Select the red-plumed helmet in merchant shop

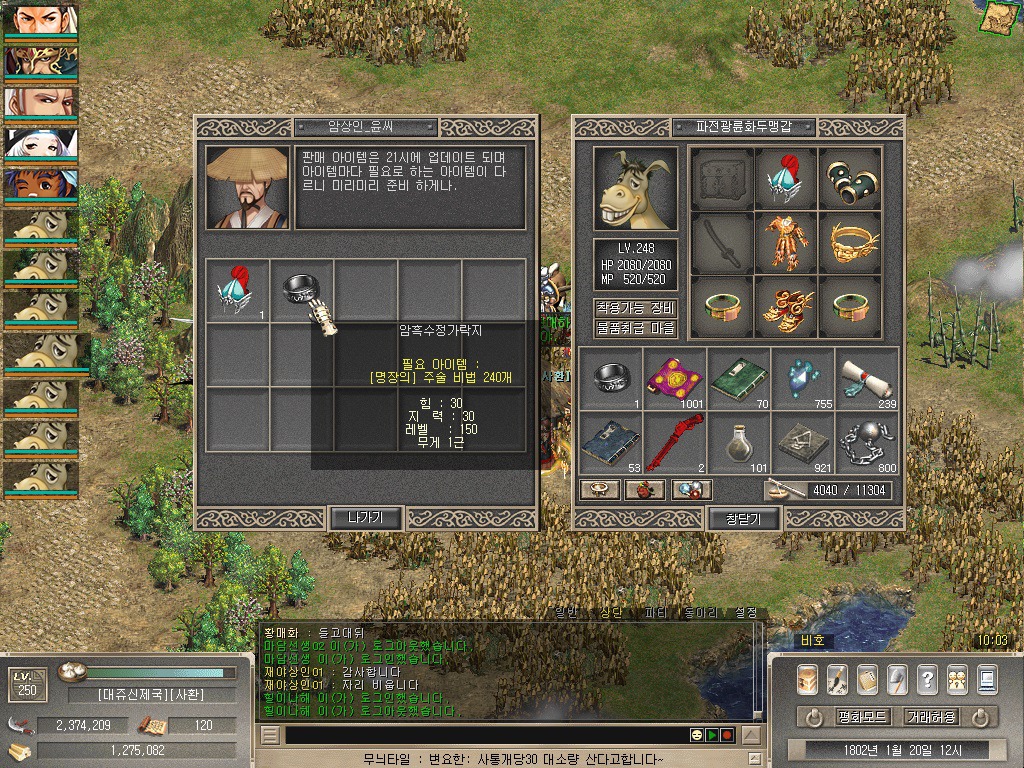[x=238, y=290]
